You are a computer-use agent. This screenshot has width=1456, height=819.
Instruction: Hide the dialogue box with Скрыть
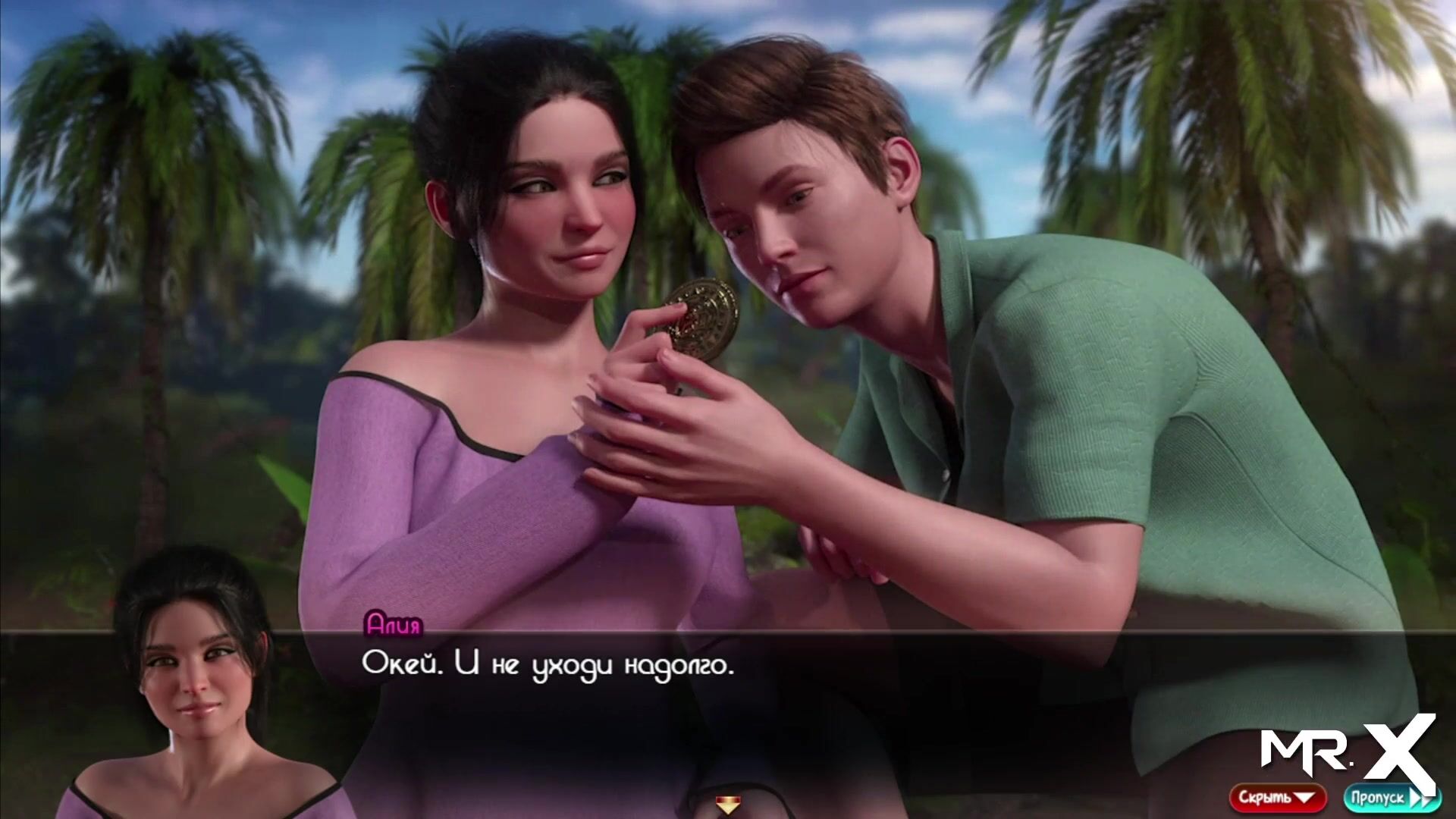point(1277,798)
